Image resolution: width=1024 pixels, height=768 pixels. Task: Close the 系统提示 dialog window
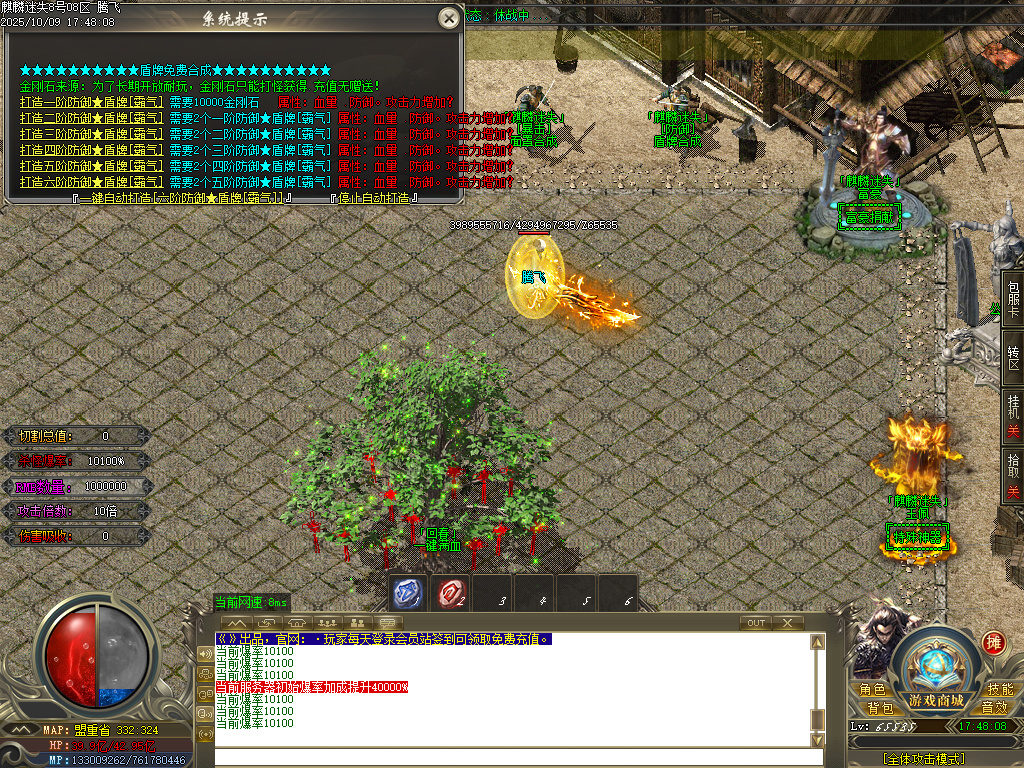[449, 18]
